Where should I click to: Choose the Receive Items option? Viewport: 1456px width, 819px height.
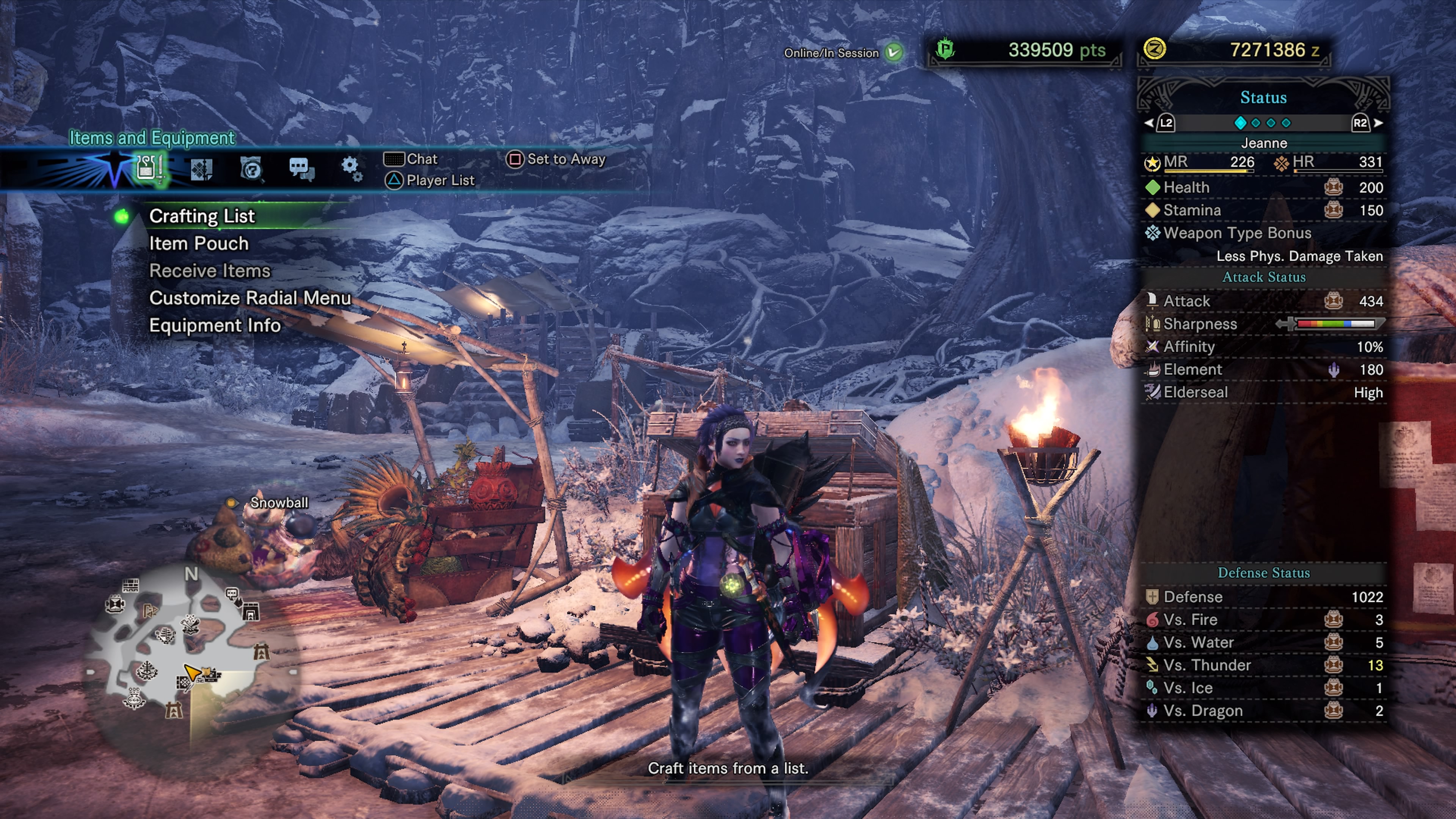pos(210,271)
